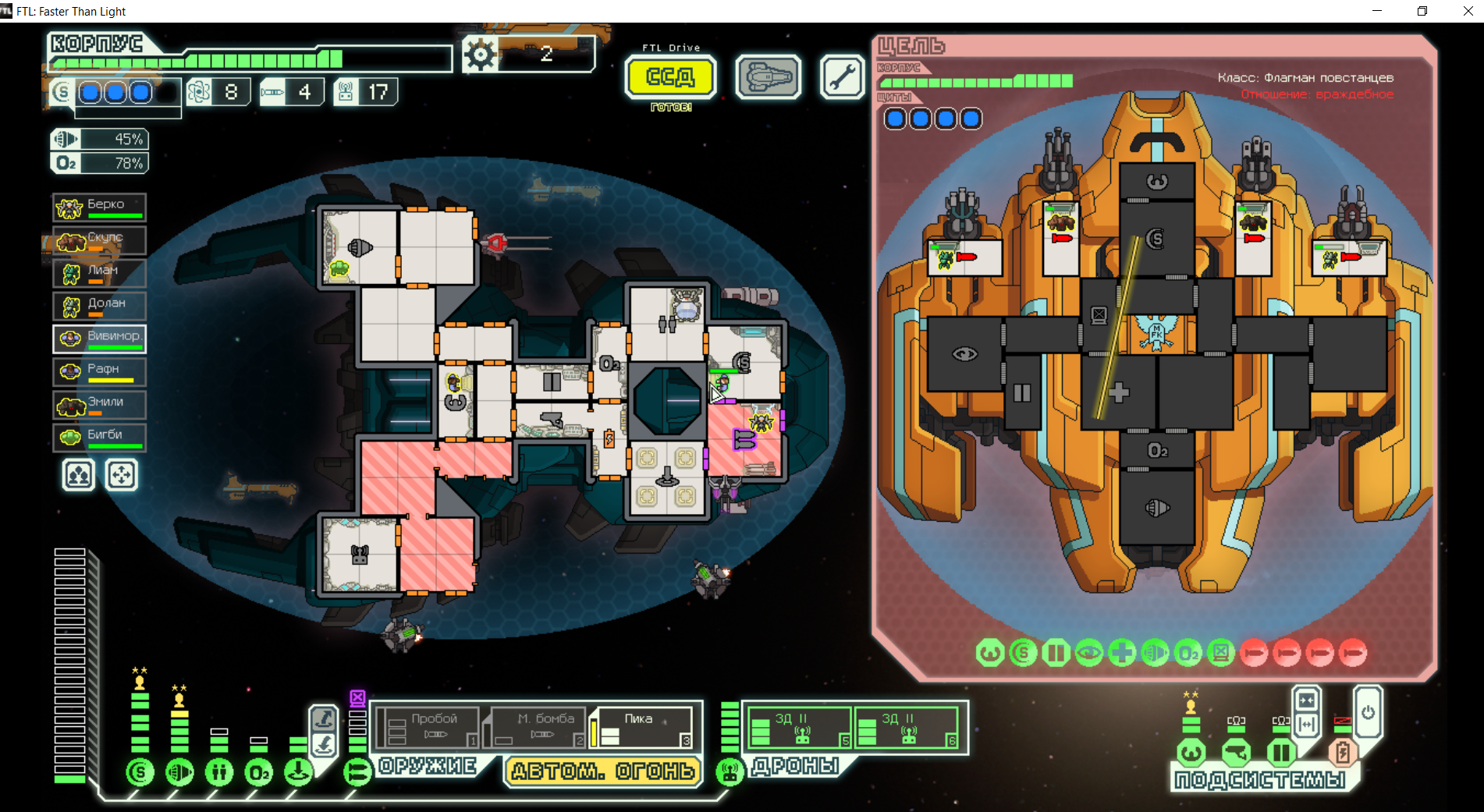Click the drone control system icon
Screen dimensions: 1484x812
[x=730, y=772]
